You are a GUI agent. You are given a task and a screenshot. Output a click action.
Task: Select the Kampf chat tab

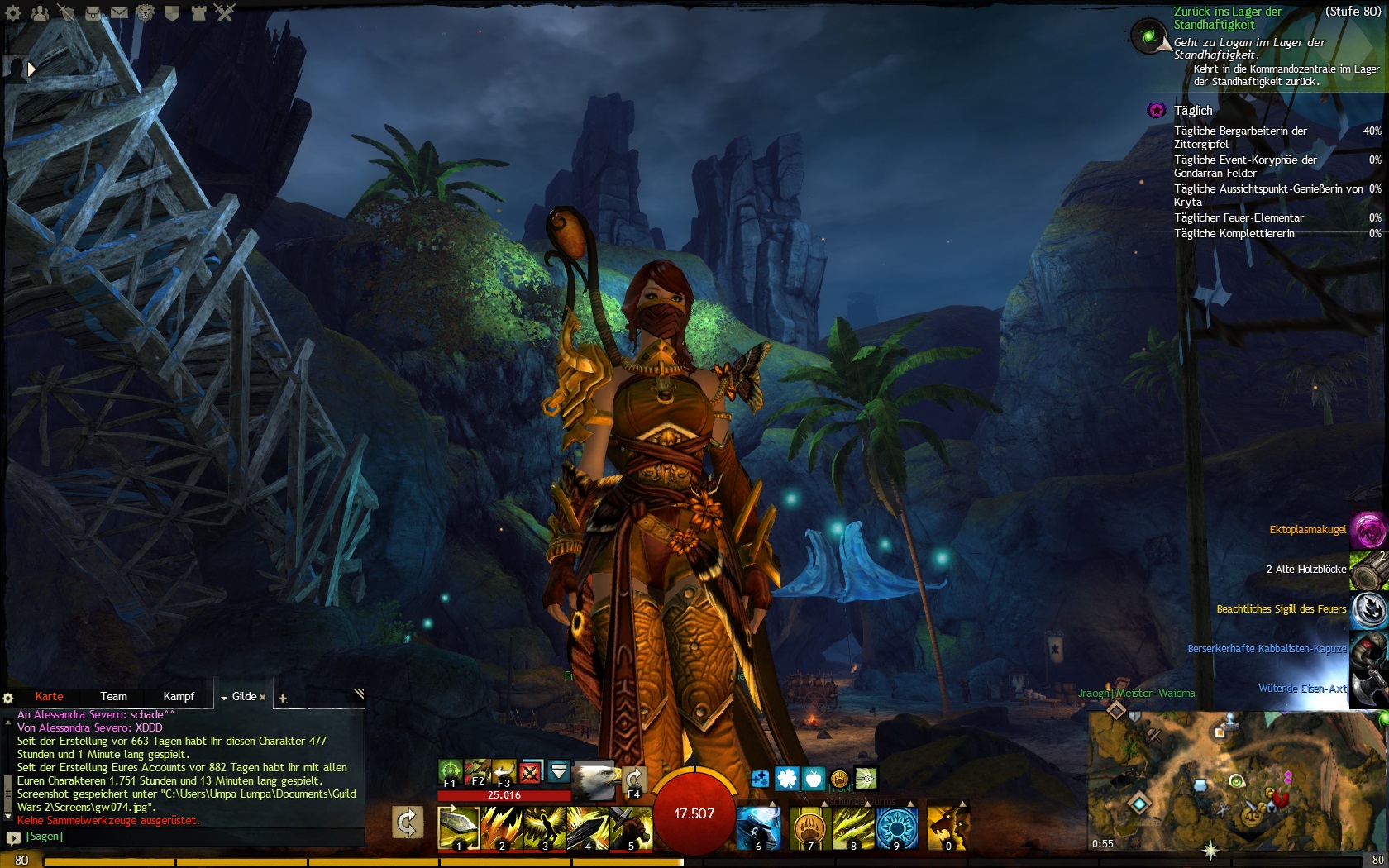(x=179, y=697)
